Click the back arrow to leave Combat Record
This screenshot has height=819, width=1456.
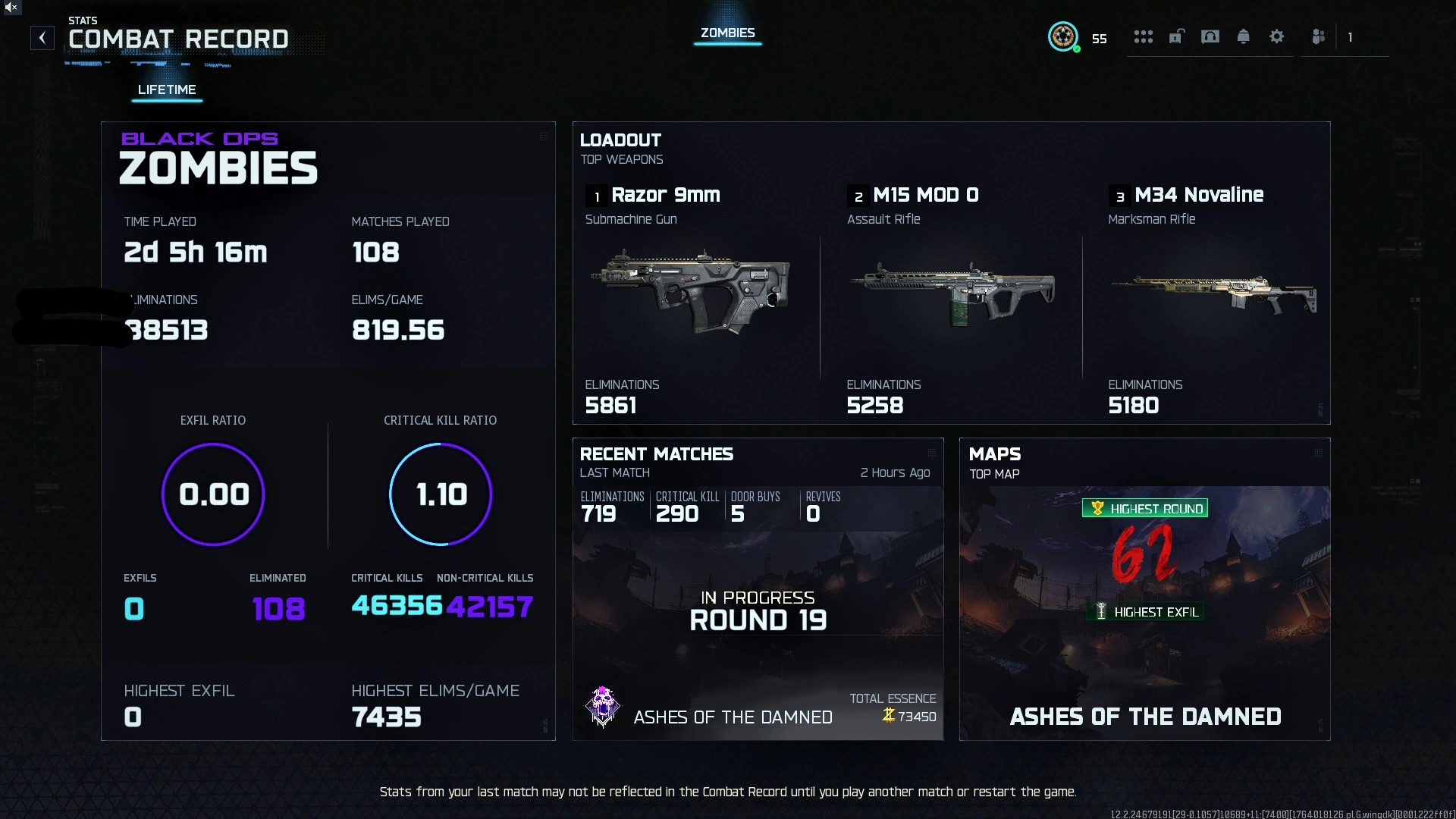pos(42,38)
